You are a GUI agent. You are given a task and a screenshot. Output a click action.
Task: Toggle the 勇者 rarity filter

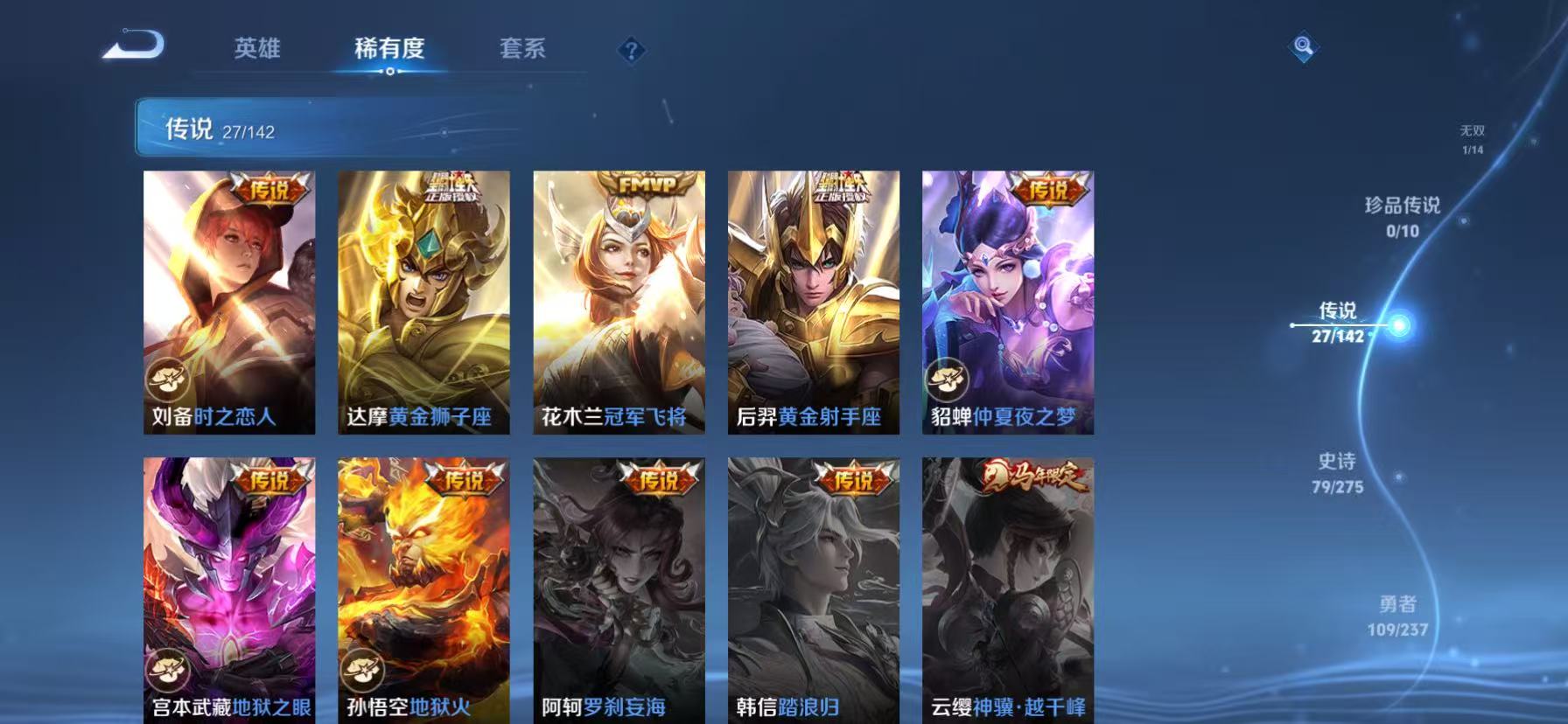click(1397, 615)
